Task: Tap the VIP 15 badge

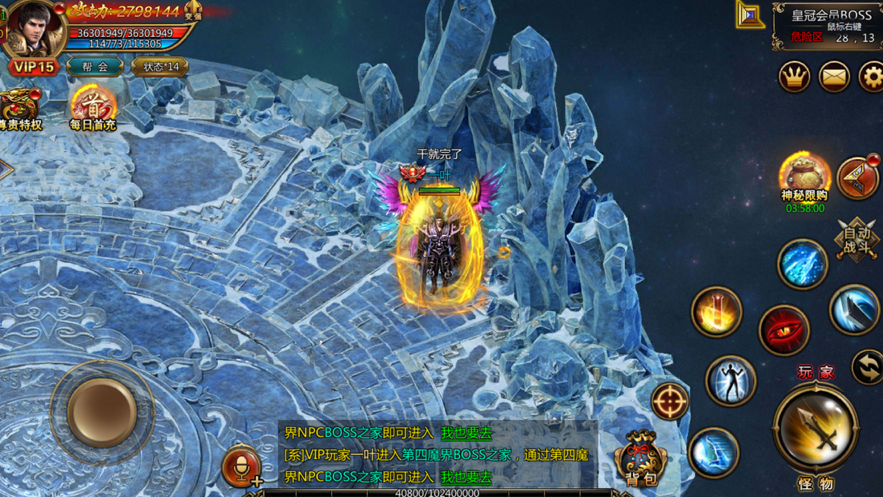Action: tap(32, 67)
